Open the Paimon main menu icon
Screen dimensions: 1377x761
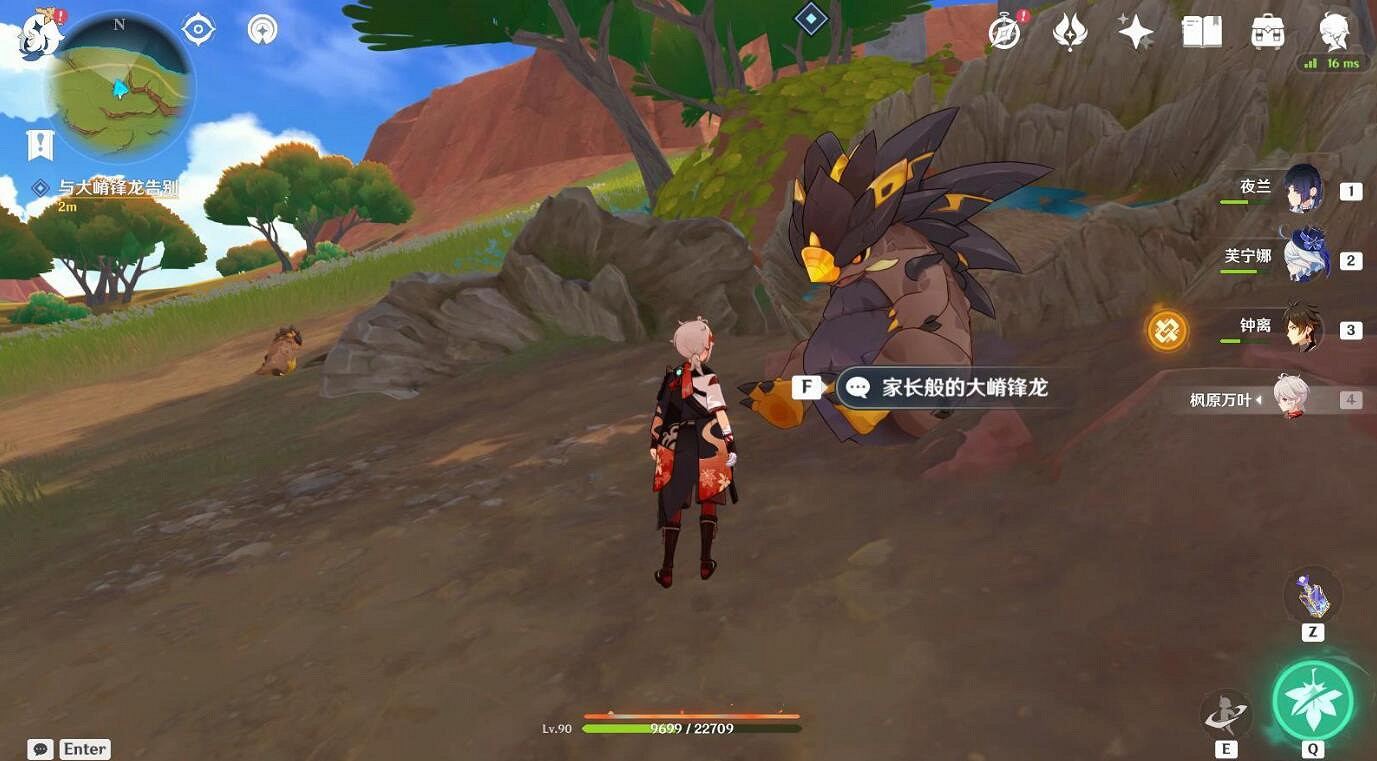click(1334, 31)
